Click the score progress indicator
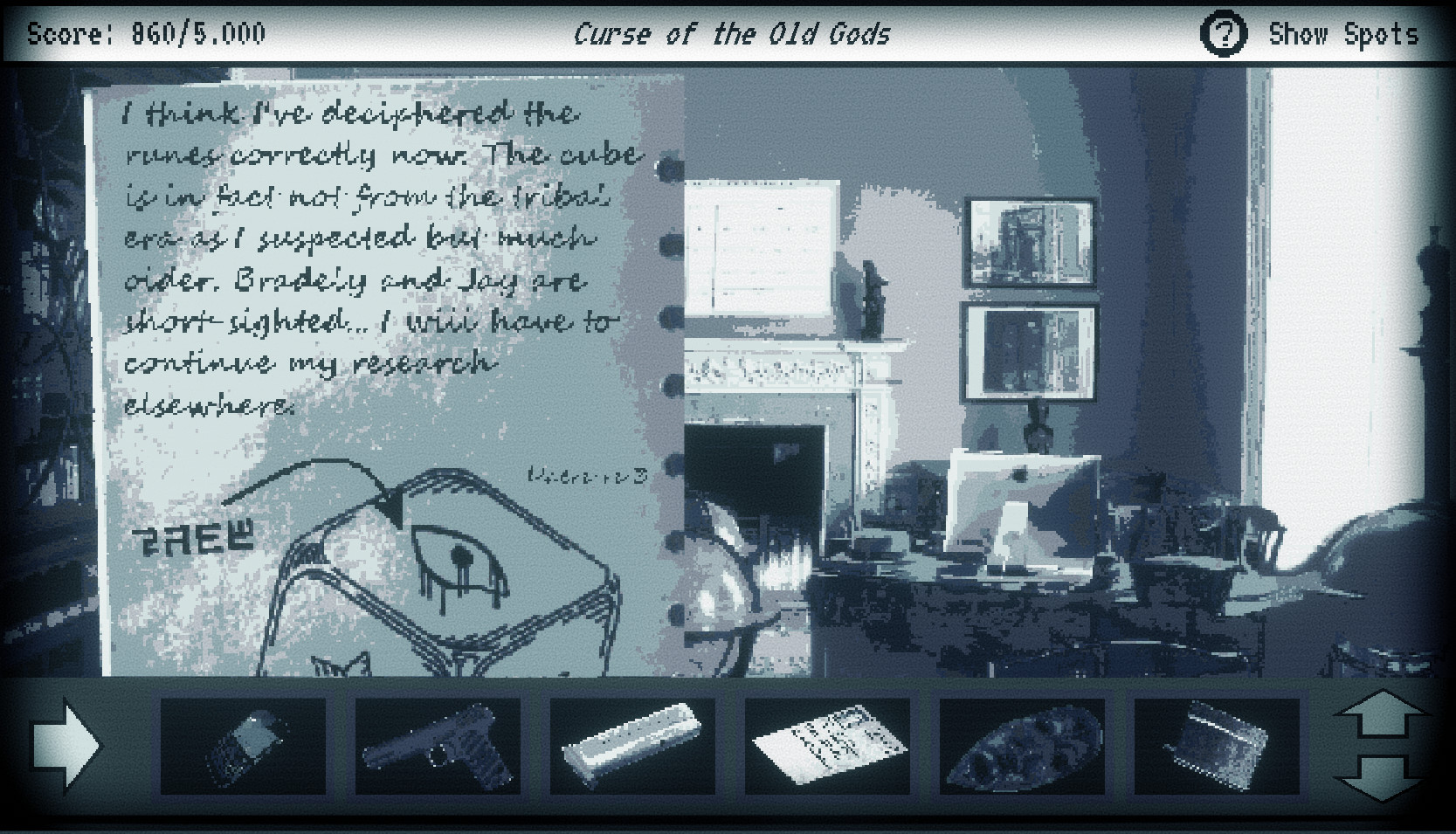Screen dimensions: 1456x834 tap(144, 34)
